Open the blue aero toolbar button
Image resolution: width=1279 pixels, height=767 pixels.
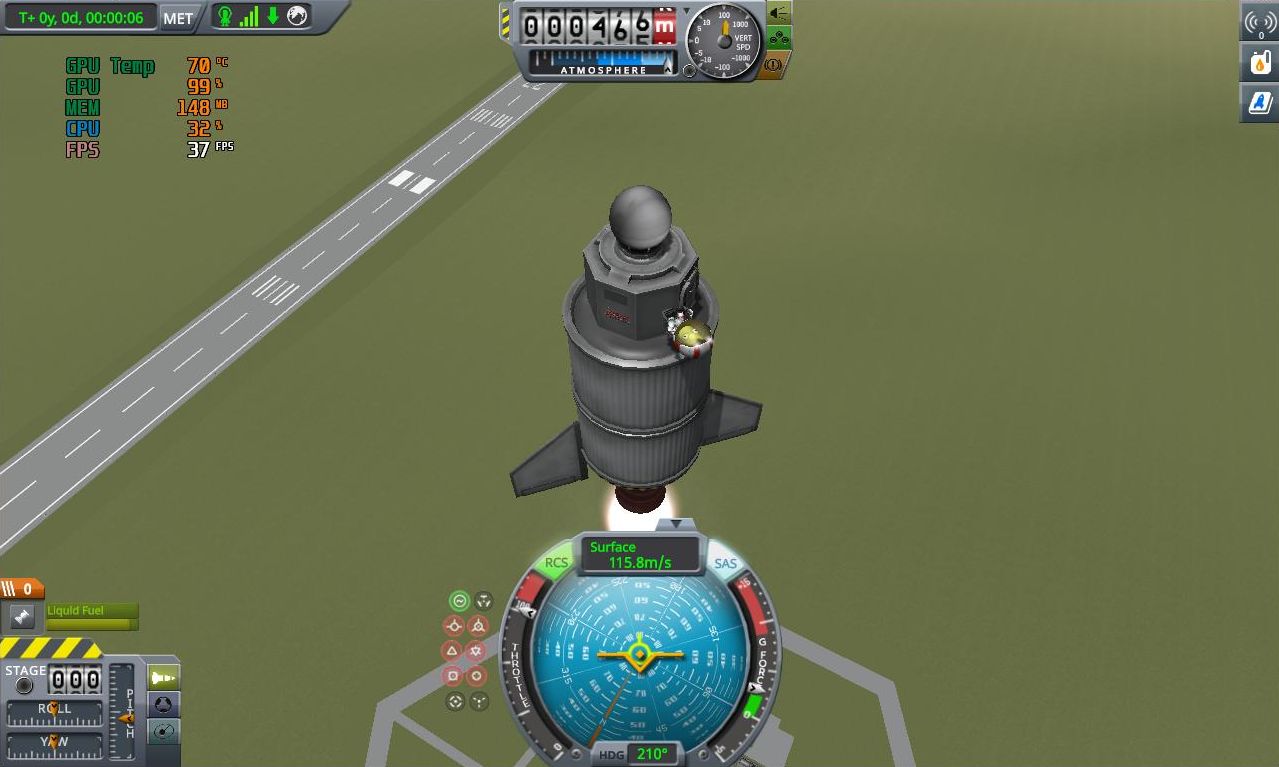pyautogui.click(x=1260, y=102)
